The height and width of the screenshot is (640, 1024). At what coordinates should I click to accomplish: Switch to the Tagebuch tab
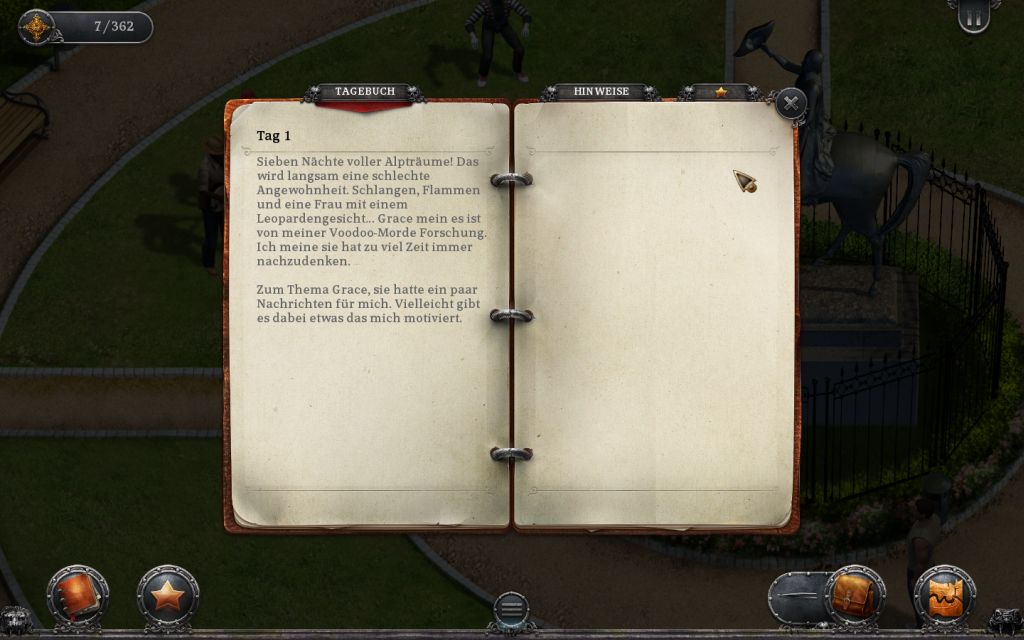coord(364,92)
